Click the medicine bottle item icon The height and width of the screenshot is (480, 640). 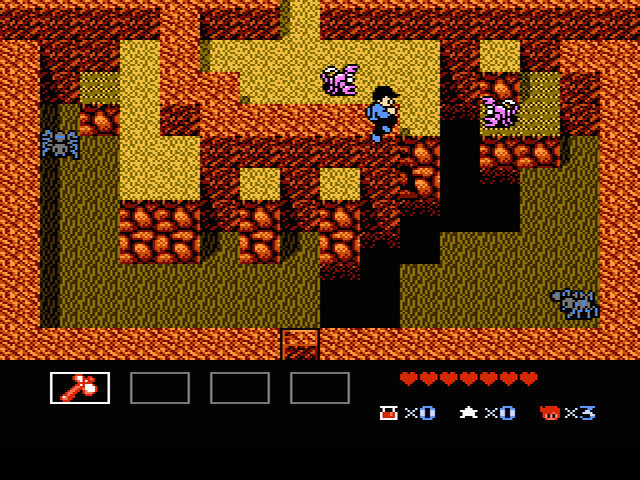tap(388, 412)
